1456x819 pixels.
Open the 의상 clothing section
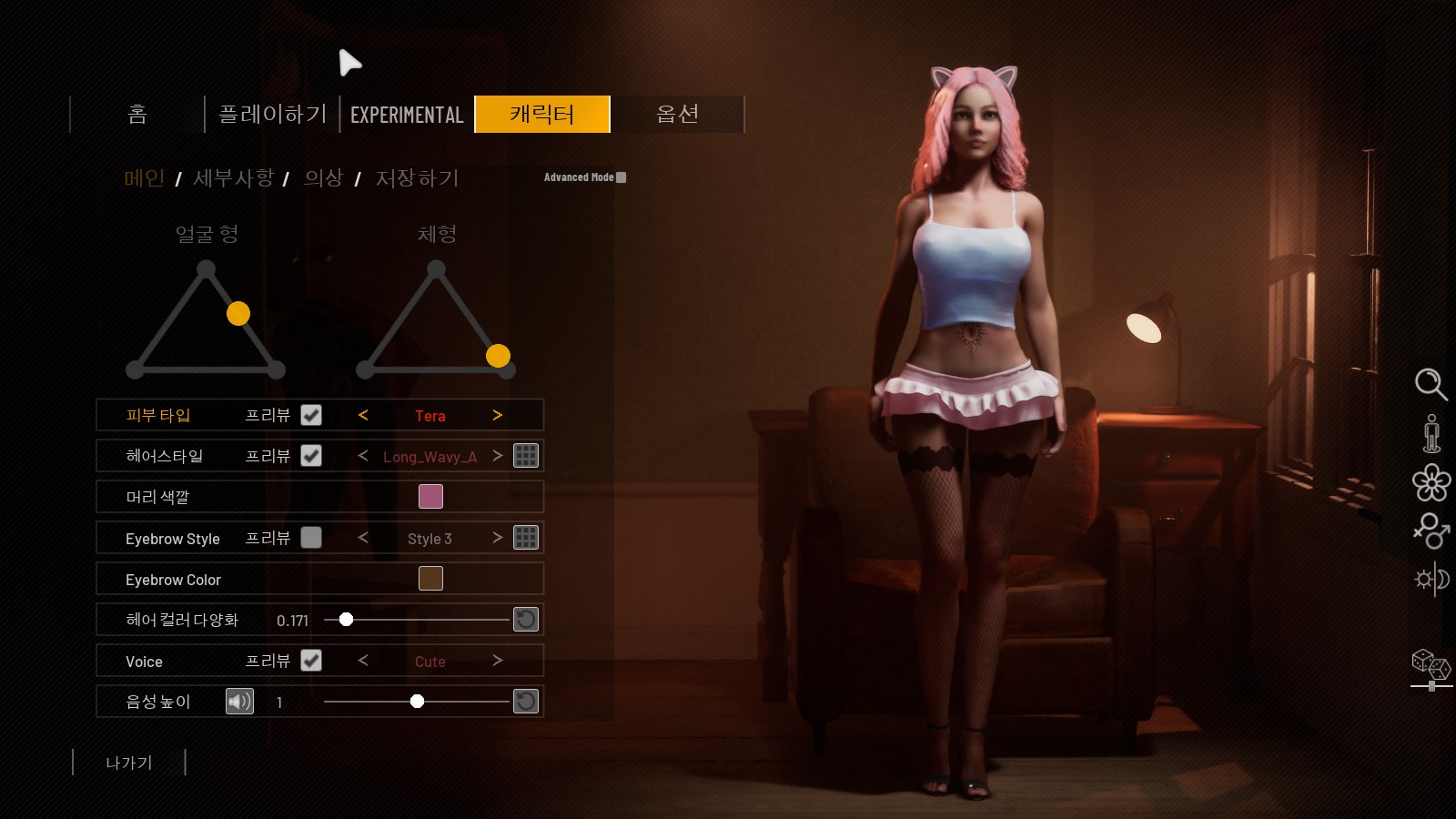click(x=323, y=178)
